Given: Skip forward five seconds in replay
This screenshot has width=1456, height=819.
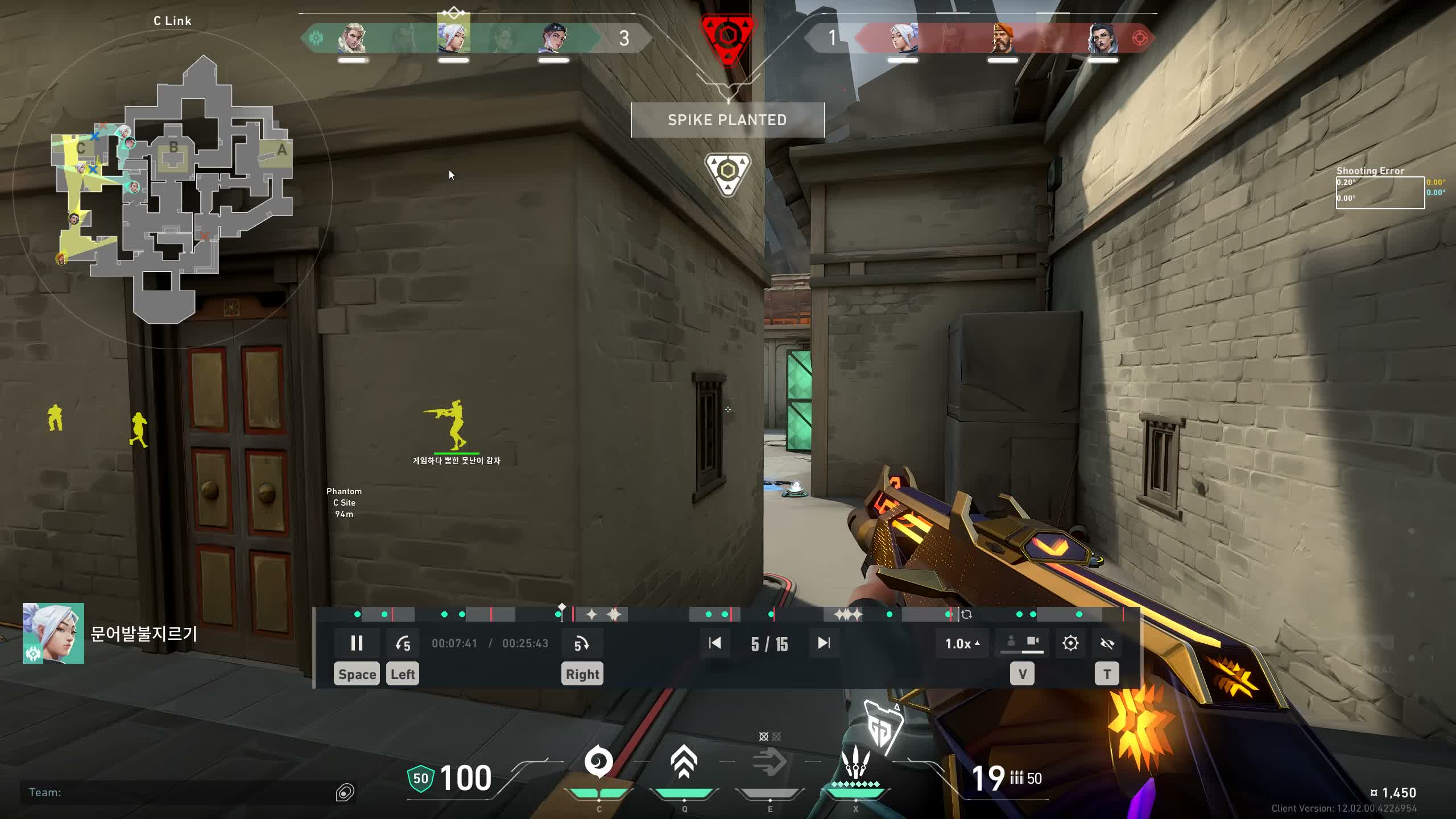Looking at the screenshot, I should (581, 643).
